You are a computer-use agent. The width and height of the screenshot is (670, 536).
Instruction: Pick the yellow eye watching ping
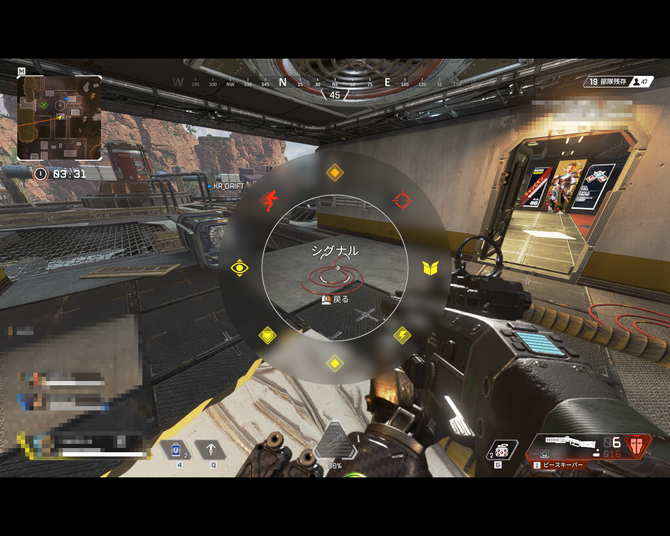239,268
